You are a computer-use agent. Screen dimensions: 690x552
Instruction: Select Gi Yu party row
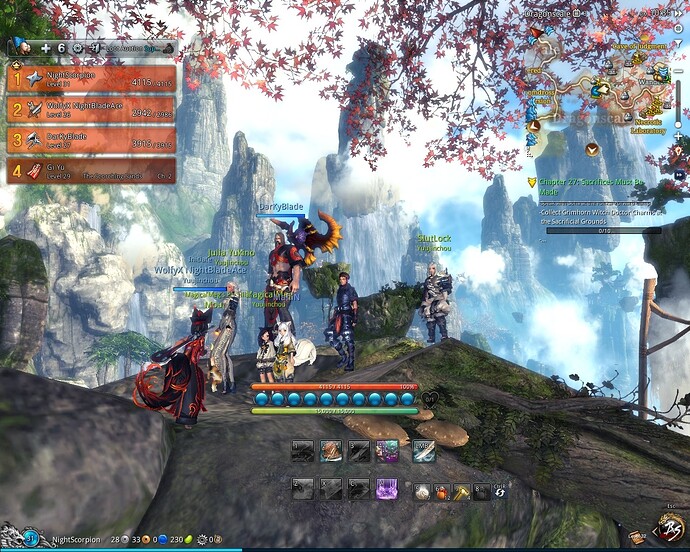point(92,171)
